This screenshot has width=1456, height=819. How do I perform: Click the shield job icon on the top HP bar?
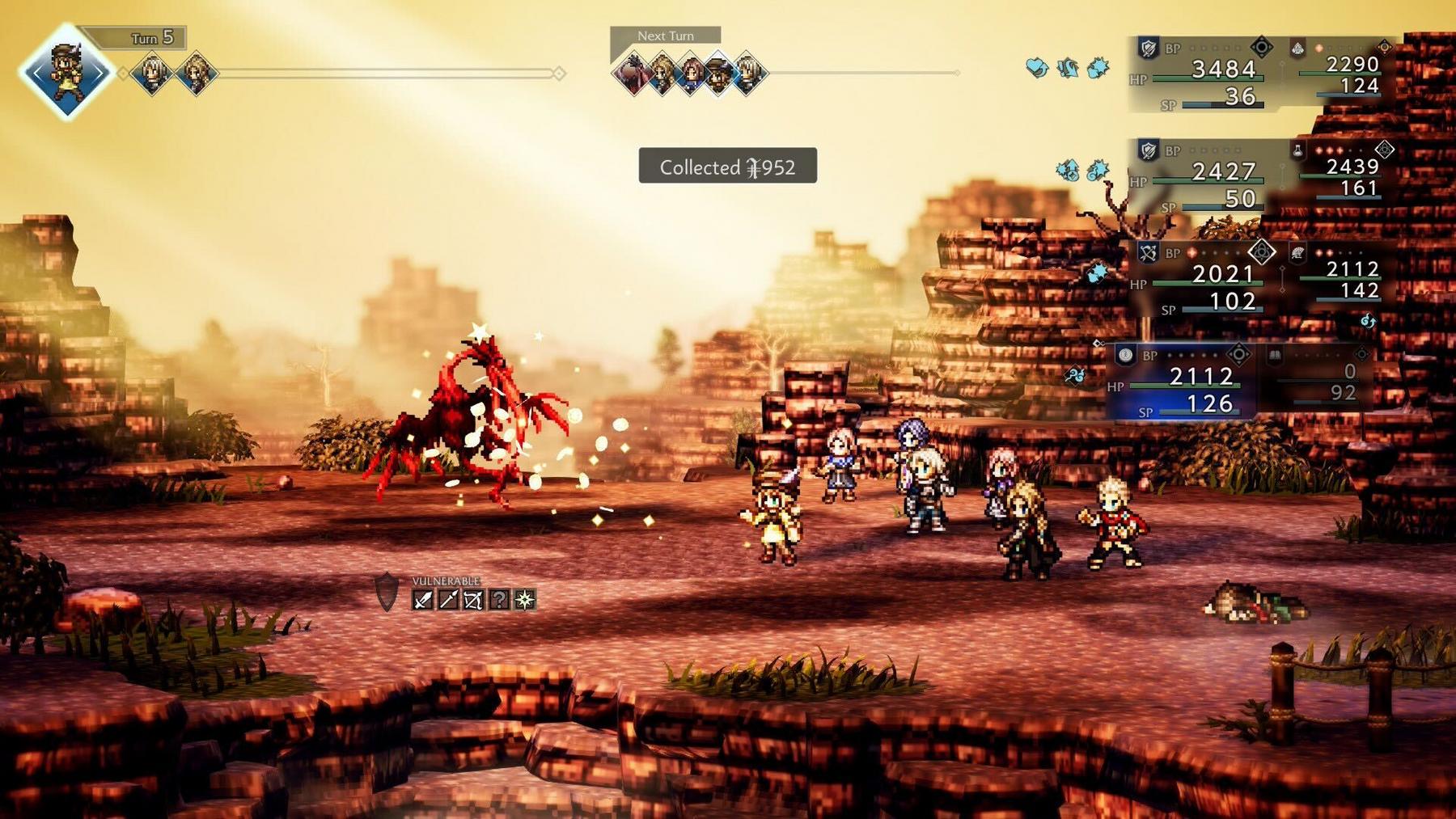[x=1148, y=47]
